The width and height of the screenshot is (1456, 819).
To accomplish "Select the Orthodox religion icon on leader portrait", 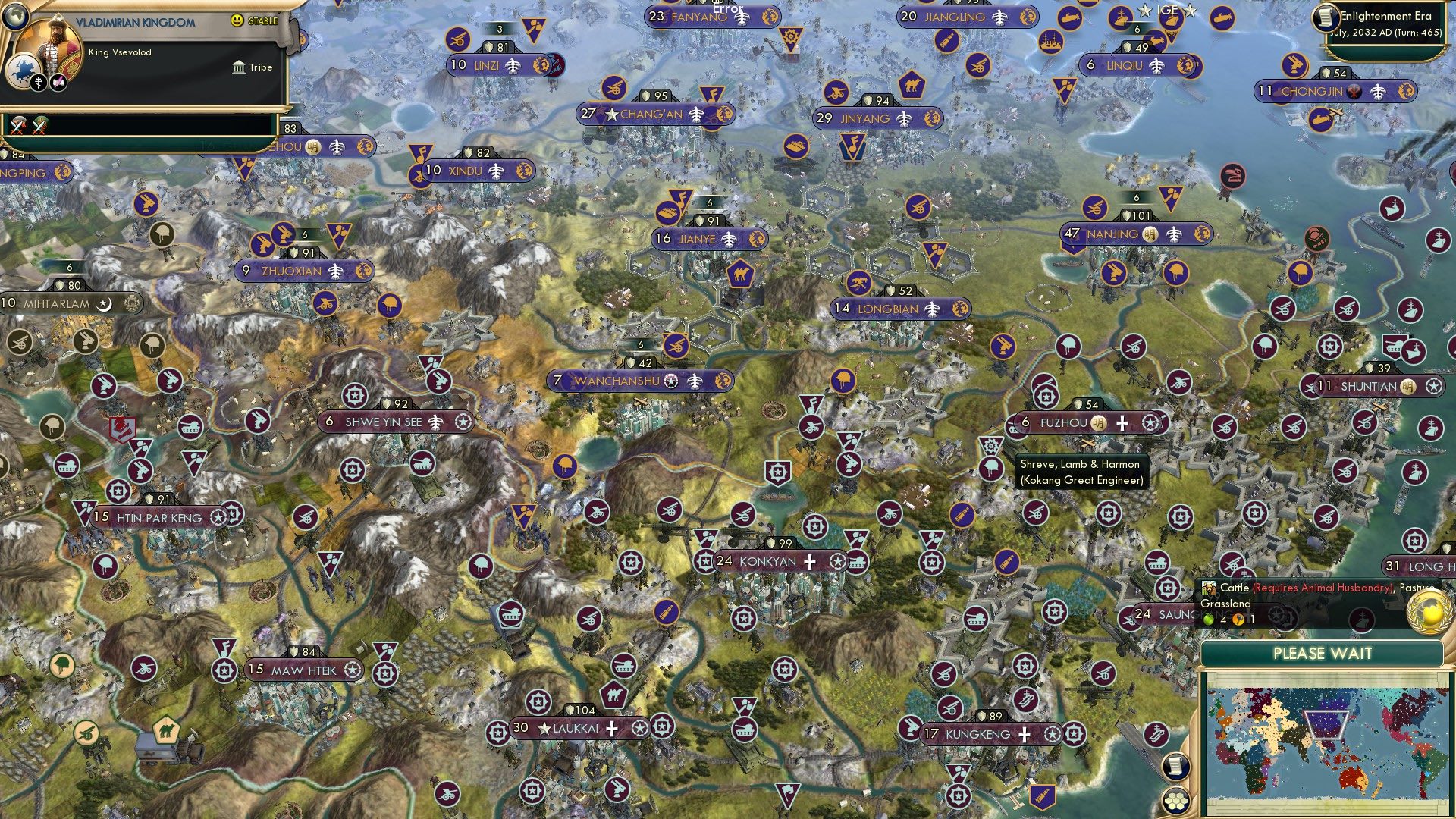I will tap(39, 83).
